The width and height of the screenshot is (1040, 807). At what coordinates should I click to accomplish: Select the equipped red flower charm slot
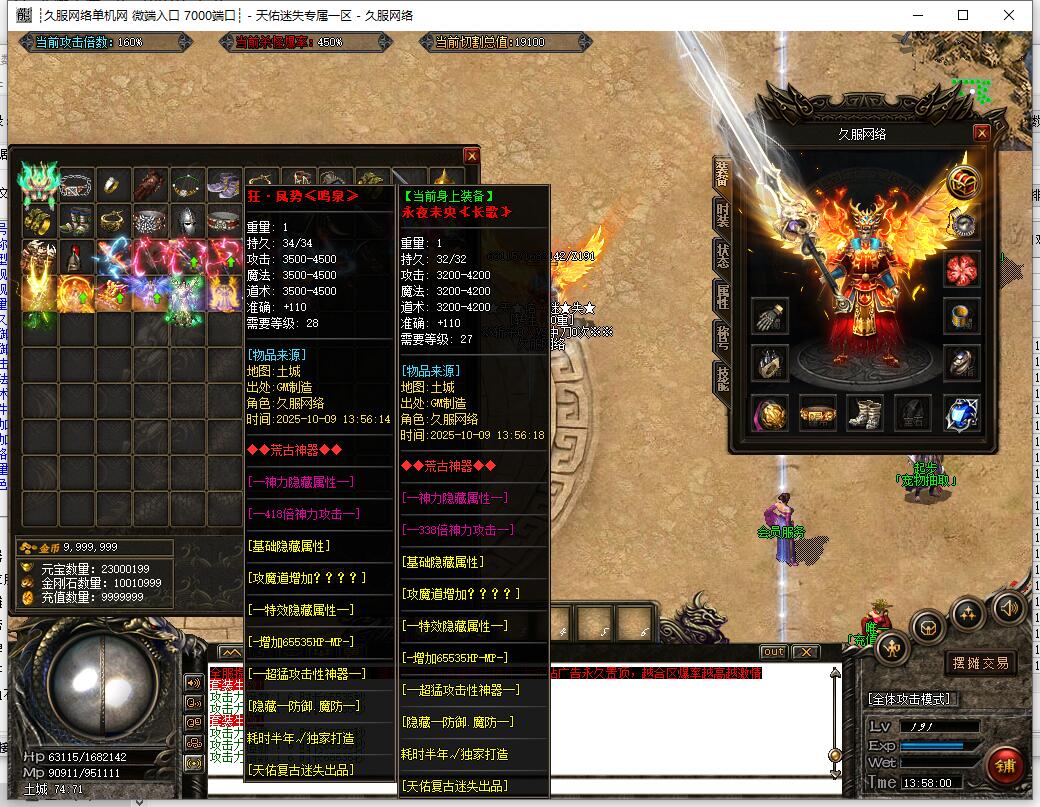click(961, 269)
